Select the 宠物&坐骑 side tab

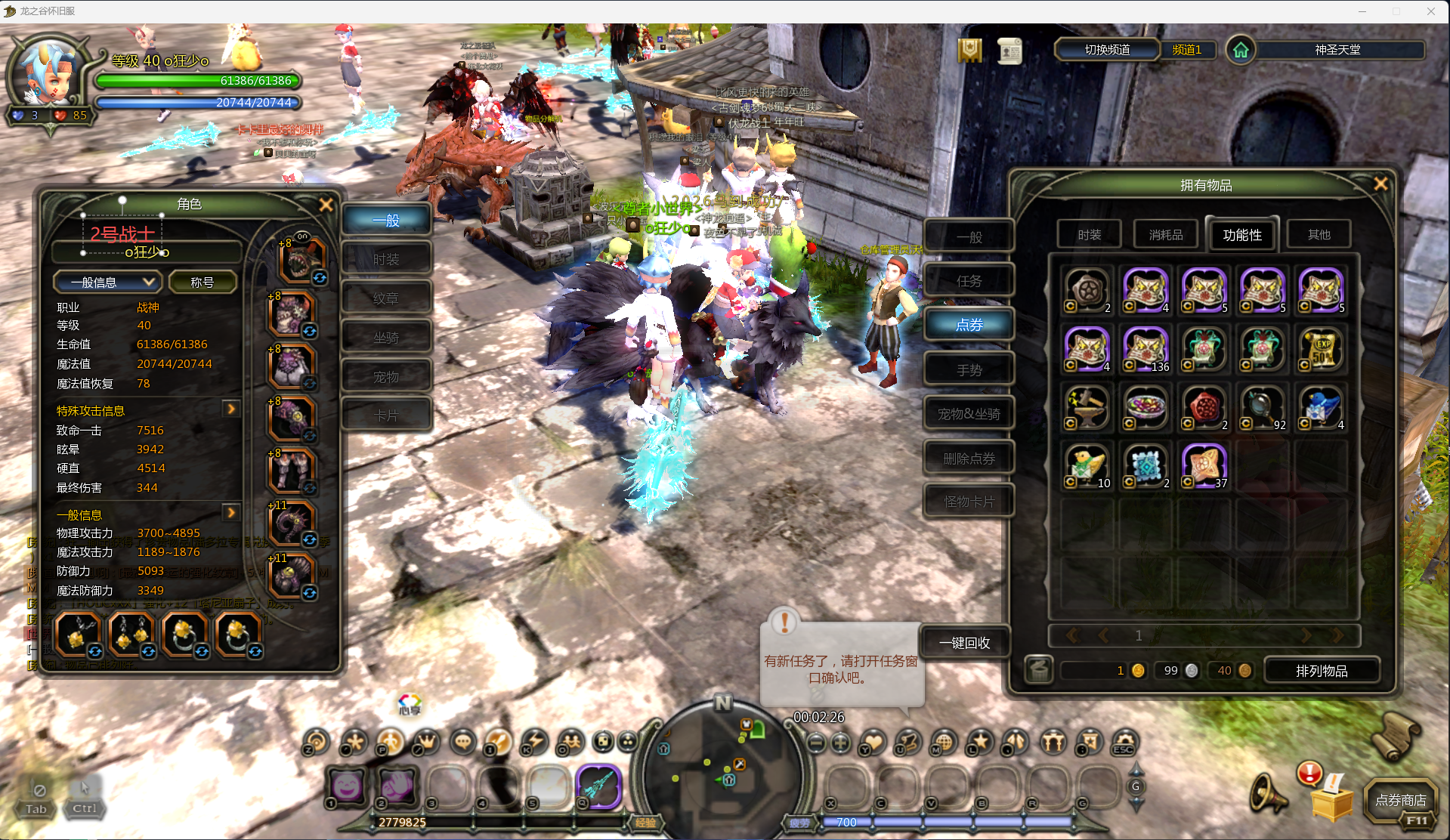click(x=969, y=414)
